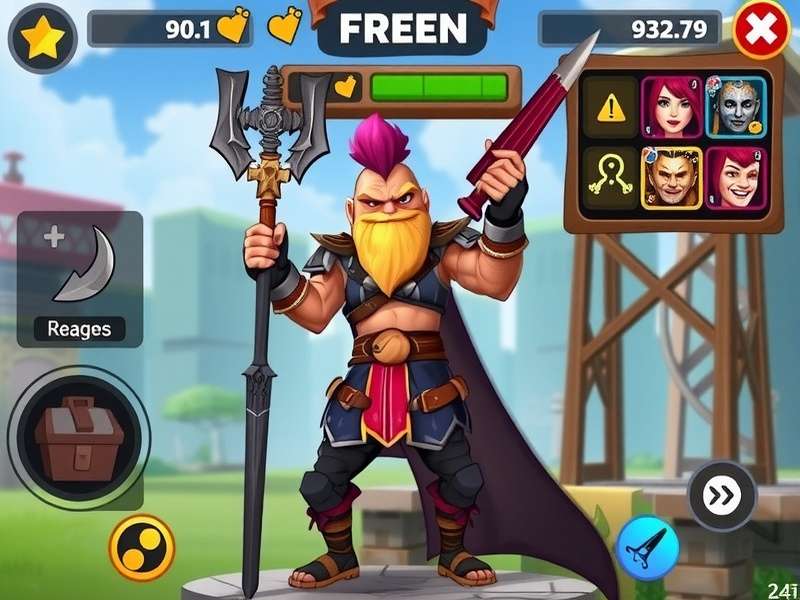Image resolution: width=800 pixels, height=600 pixels.
Task: Click the yellow warning triangle slot
Action: 611,107
